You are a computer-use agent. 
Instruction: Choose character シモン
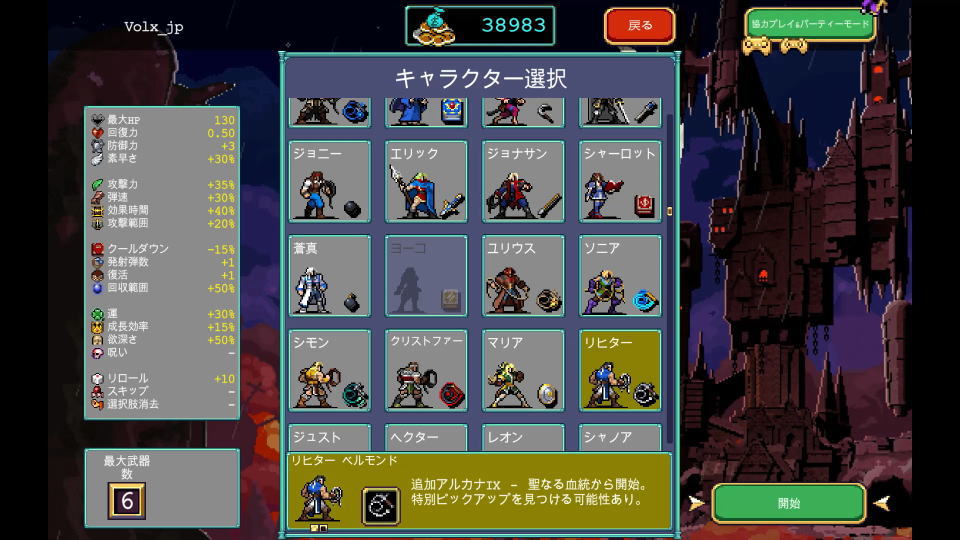tap(330, 370)
